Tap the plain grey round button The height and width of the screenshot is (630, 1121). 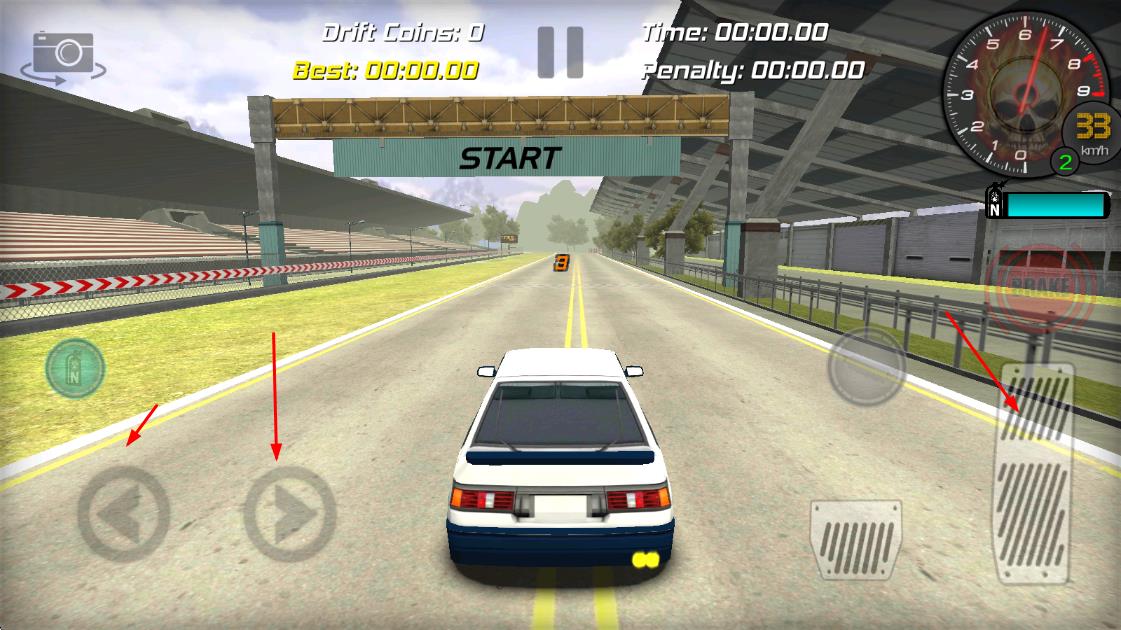pyautogui.click(x=866, y=367)
